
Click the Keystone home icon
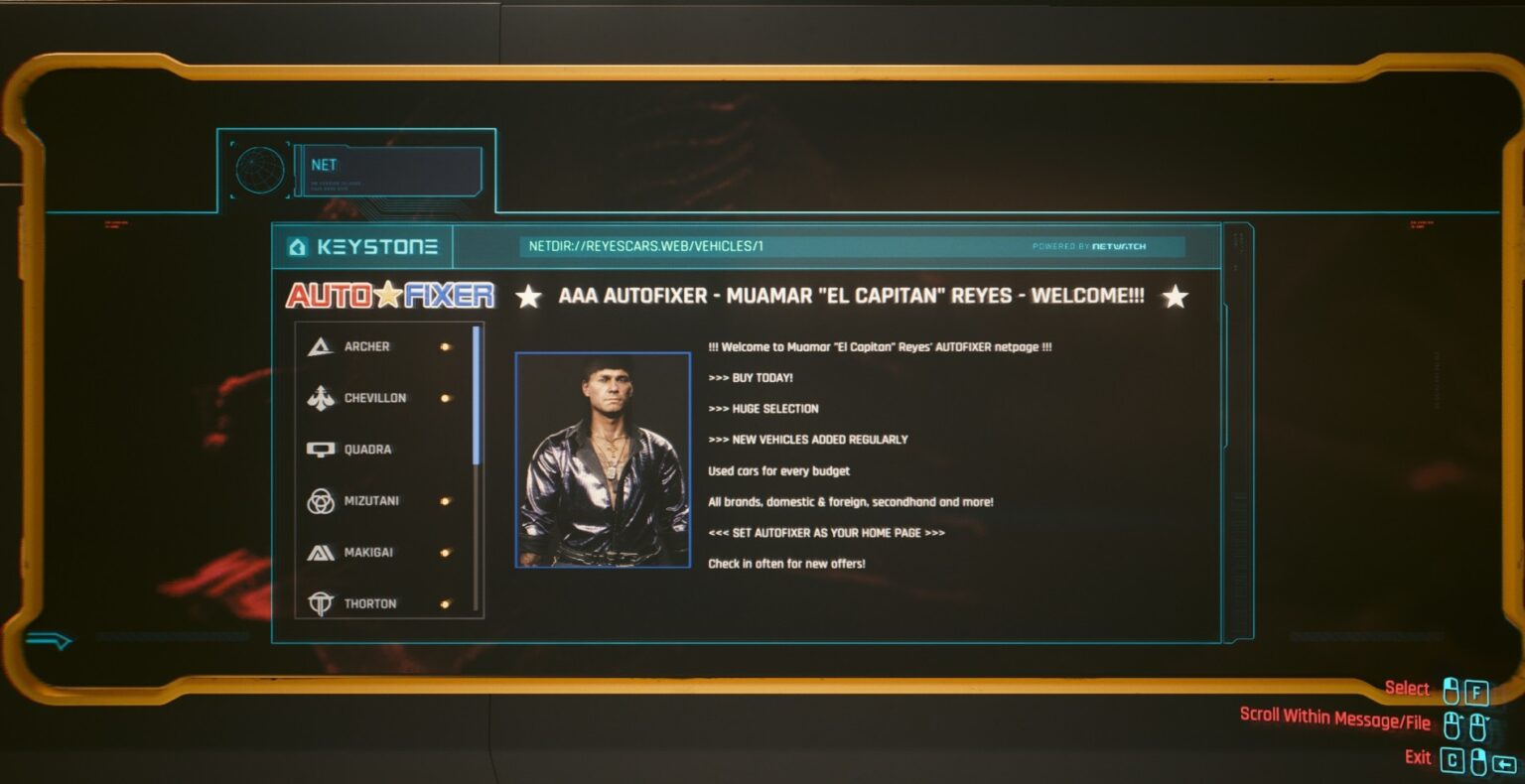pos(298,246)
